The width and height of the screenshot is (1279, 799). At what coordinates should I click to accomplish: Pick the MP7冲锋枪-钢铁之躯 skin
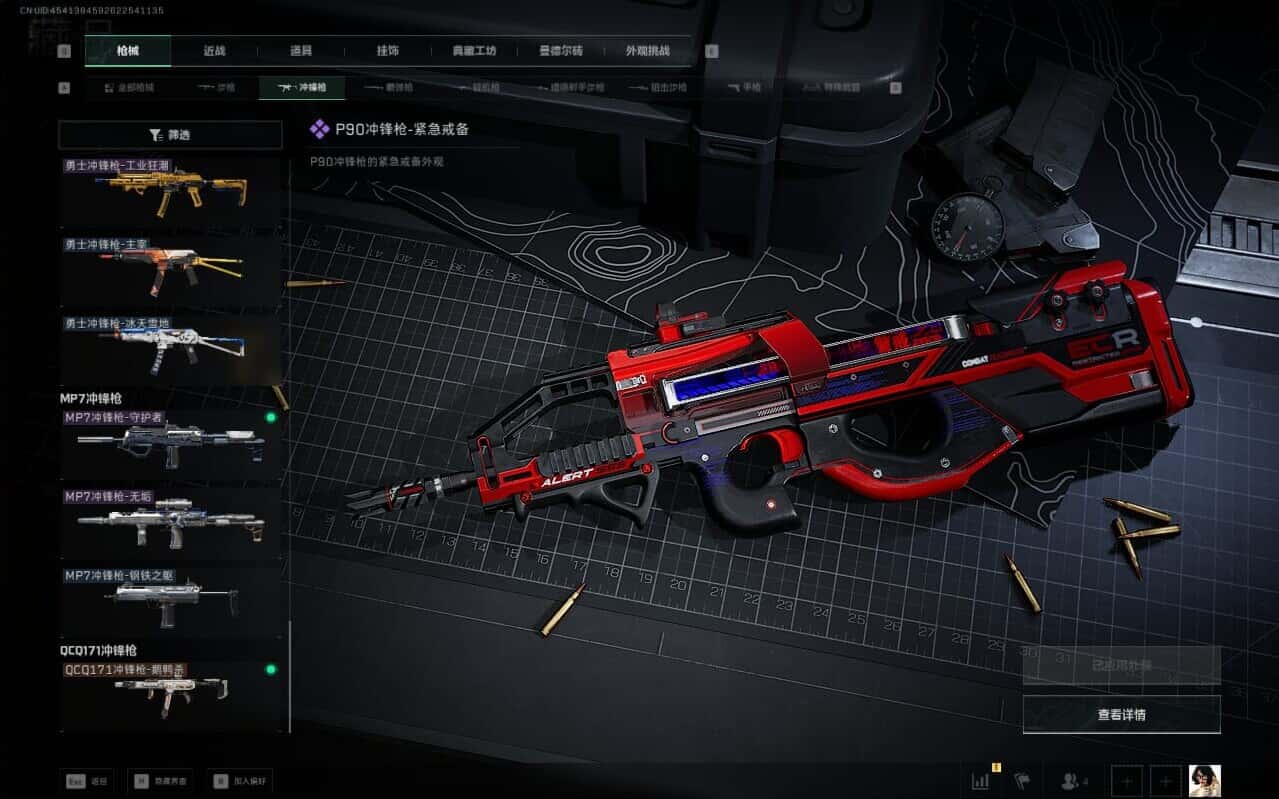click(x=170, y=600)
